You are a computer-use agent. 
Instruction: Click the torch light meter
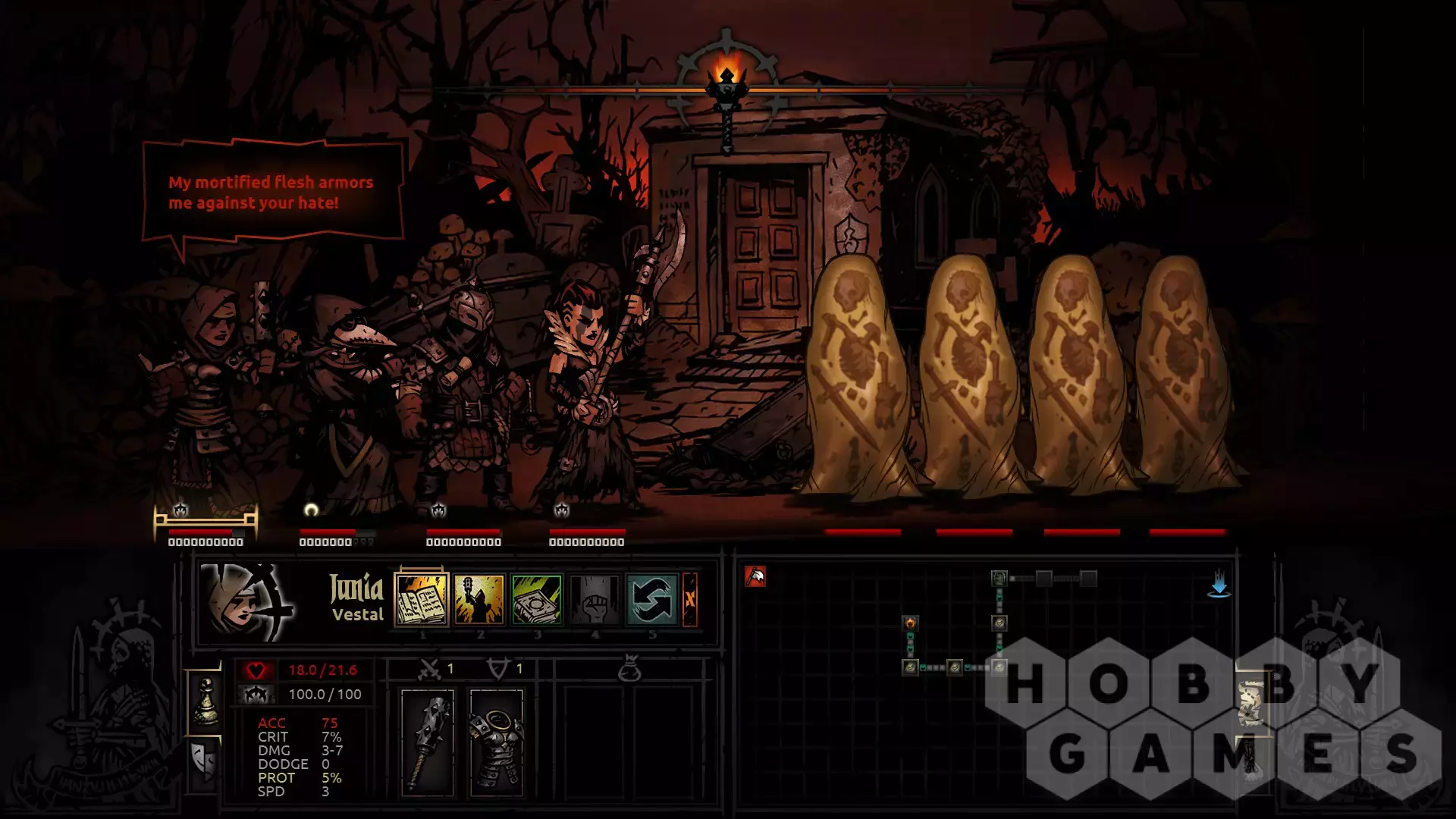(726, 83)
